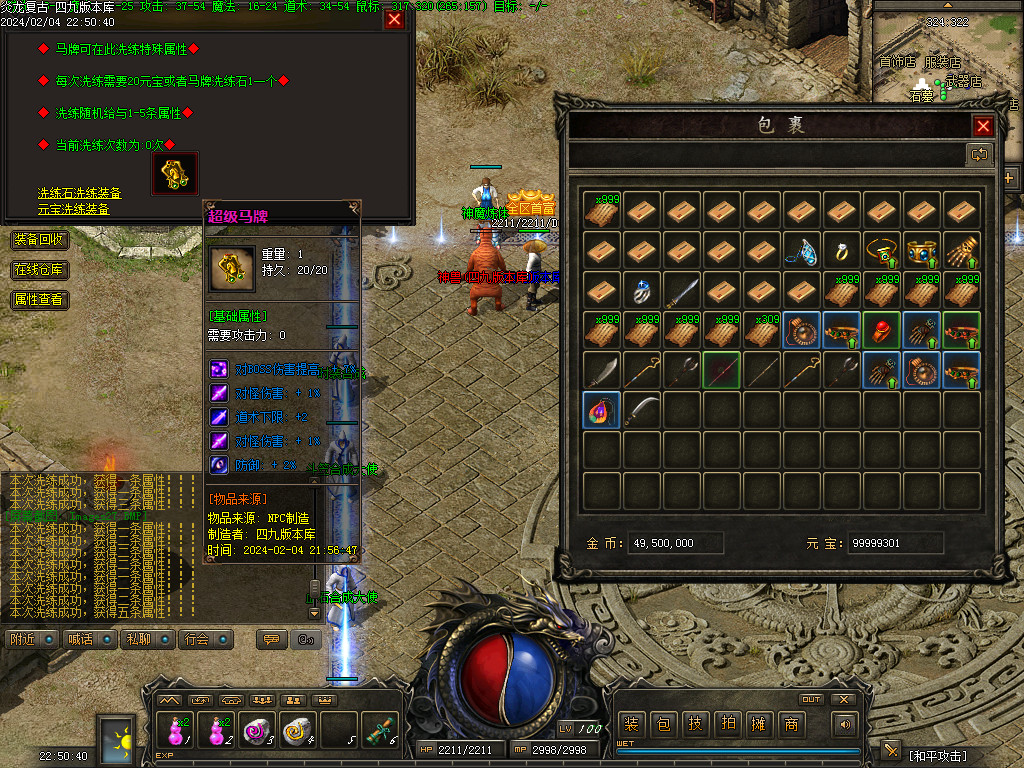Choose the 元宝洗练装备 option

point(74,209)
